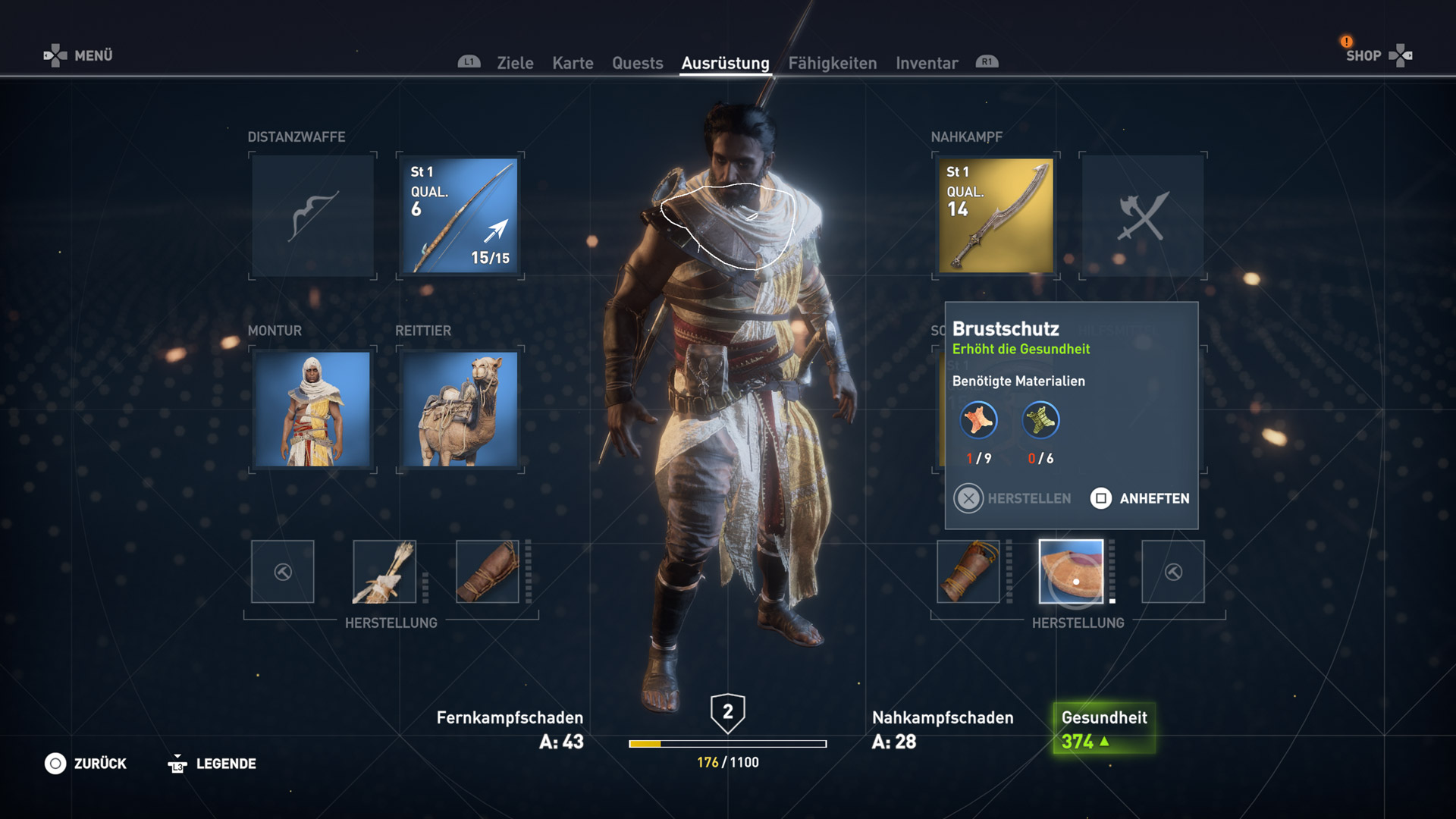
Task: Go to the Quests tab
Action: pos(637,63)
